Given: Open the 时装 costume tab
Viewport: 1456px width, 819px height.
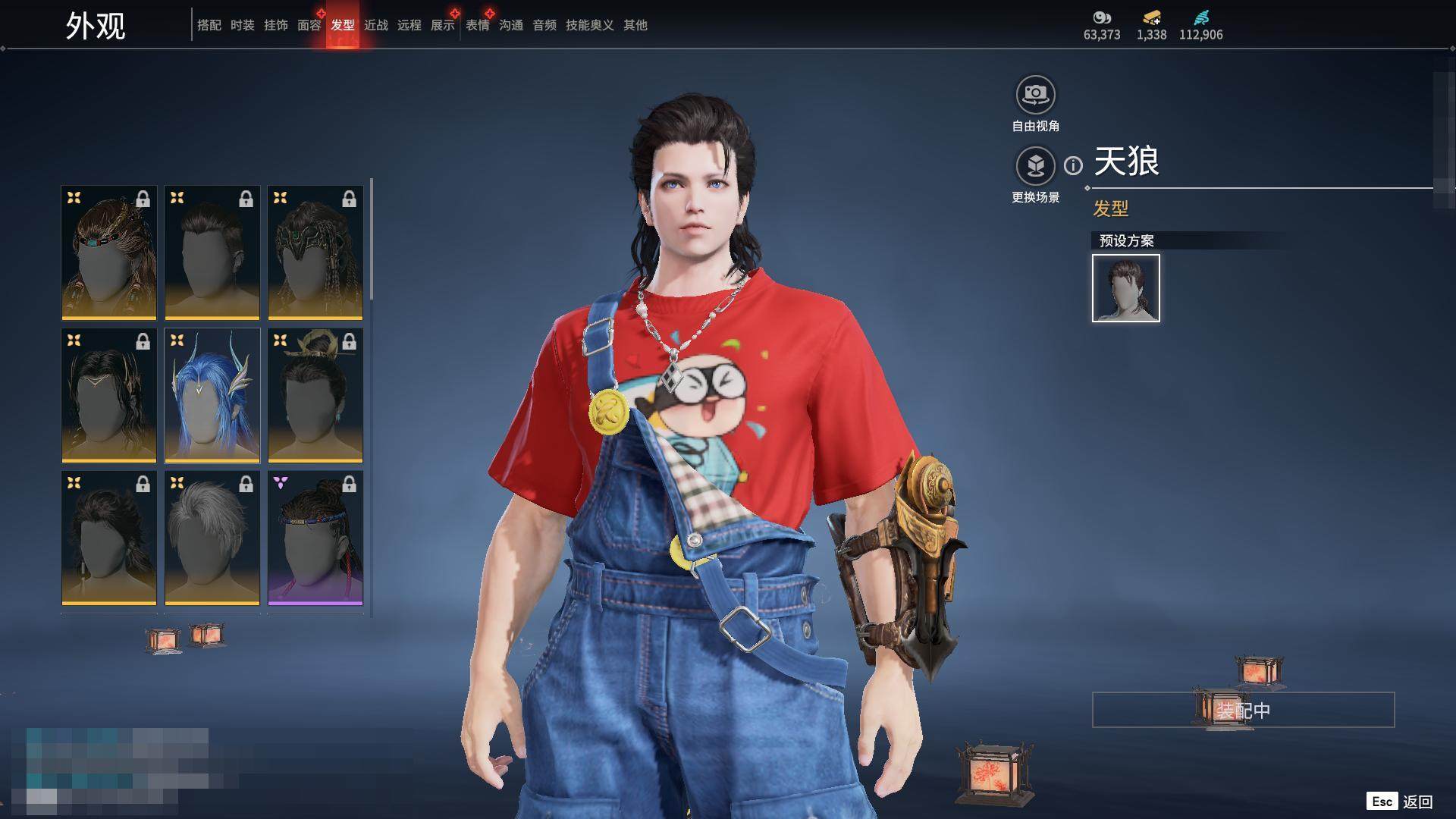Looking at the screenshot, I should 242,25.
